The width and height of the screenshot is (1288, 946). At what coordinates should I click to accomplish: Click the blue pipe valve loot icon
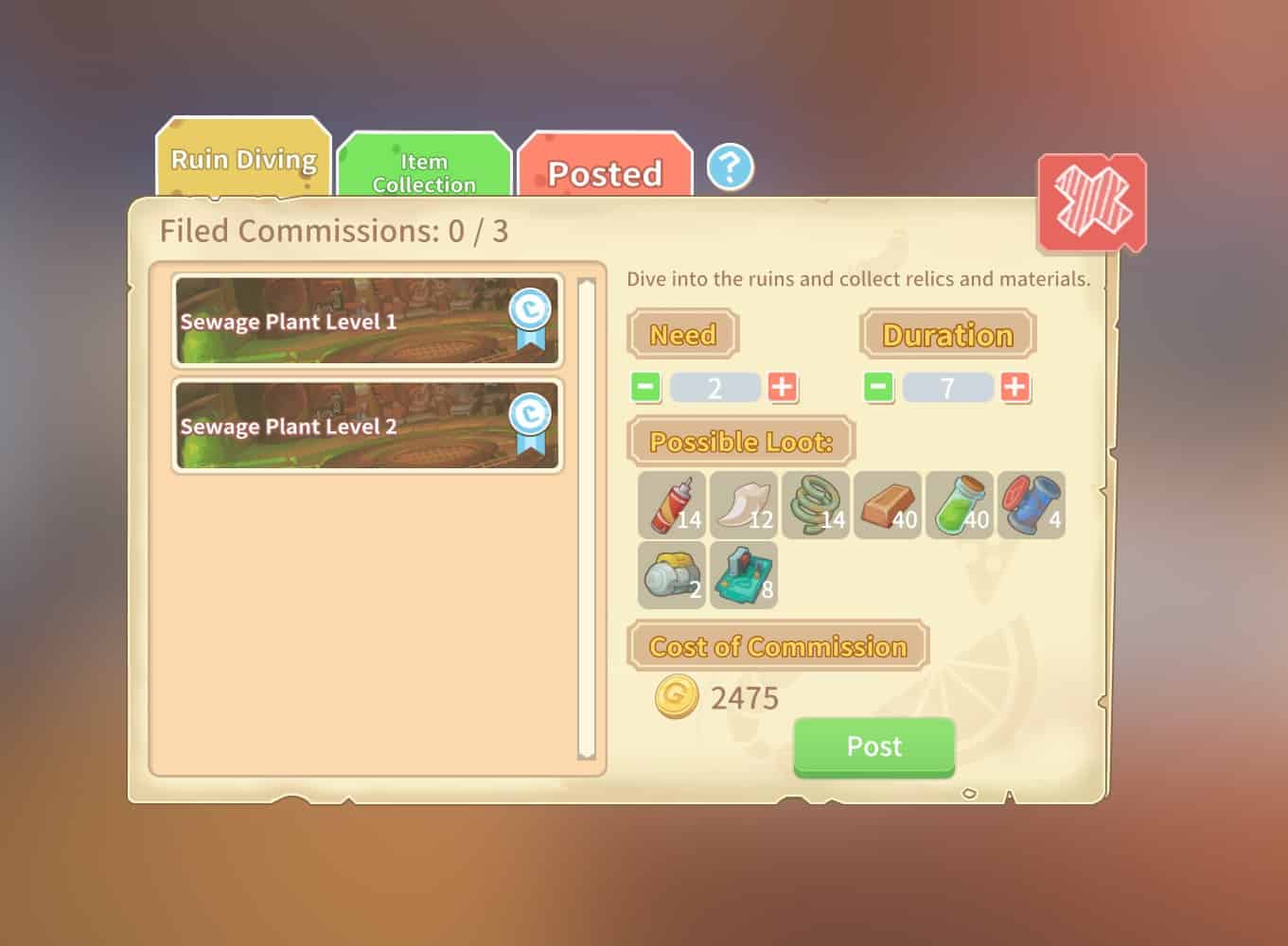(1032, 504)
